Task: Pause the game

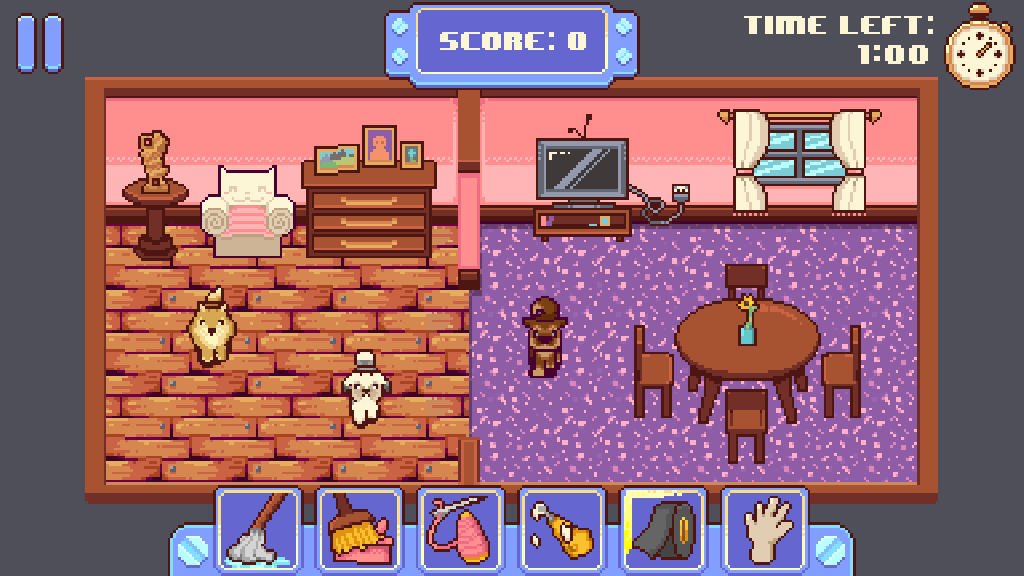Action: (39, 43)
